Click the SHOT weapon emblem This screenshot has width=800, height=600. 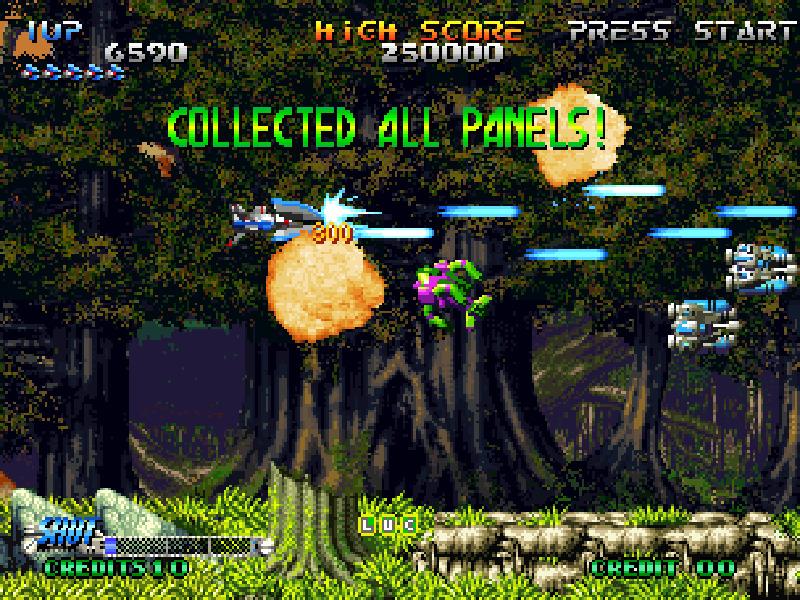coord(70,529)
